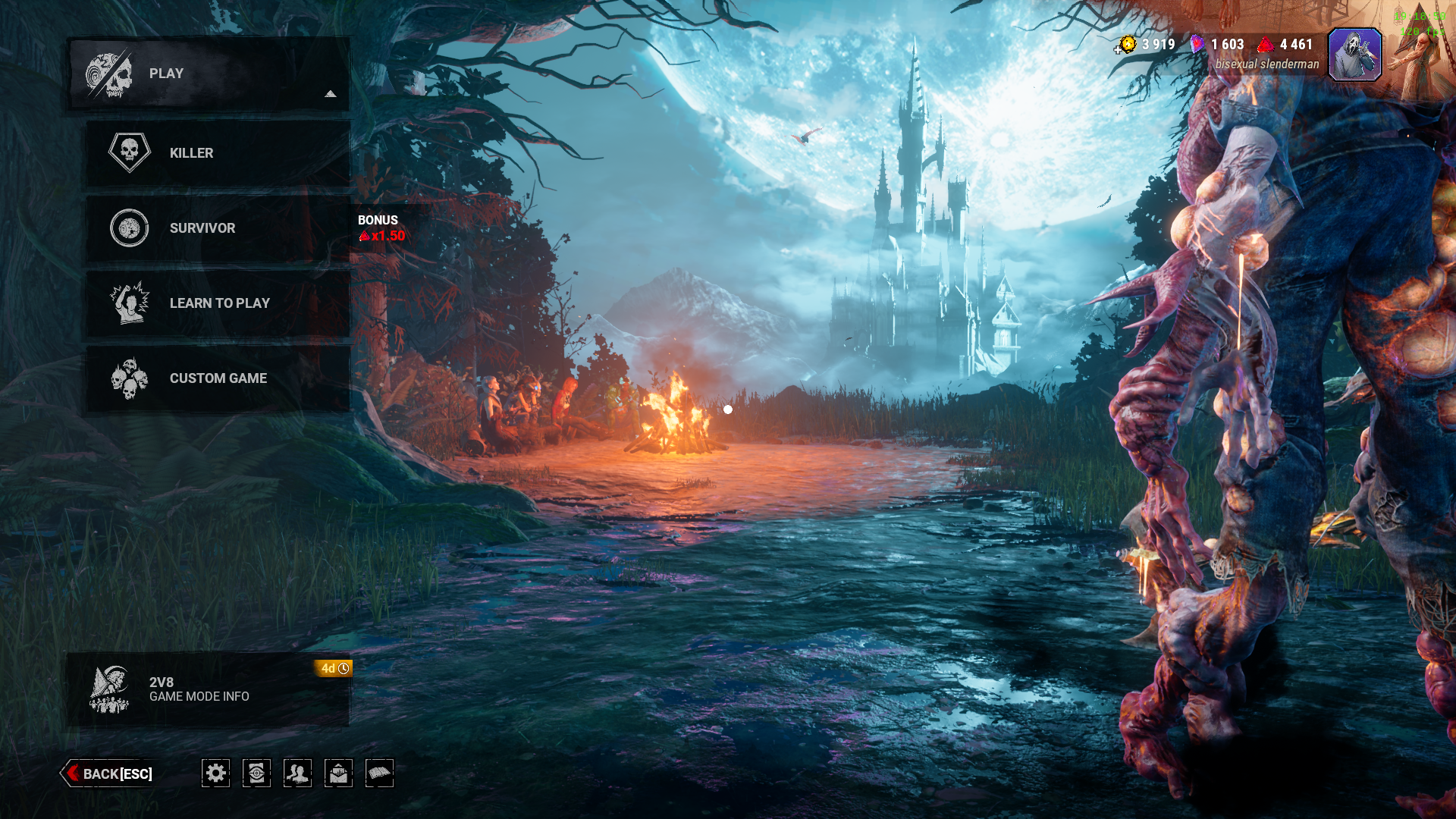Start a Custom Game
The width and height of the screenshot is (1456, 819).
[x=218, y=378]
